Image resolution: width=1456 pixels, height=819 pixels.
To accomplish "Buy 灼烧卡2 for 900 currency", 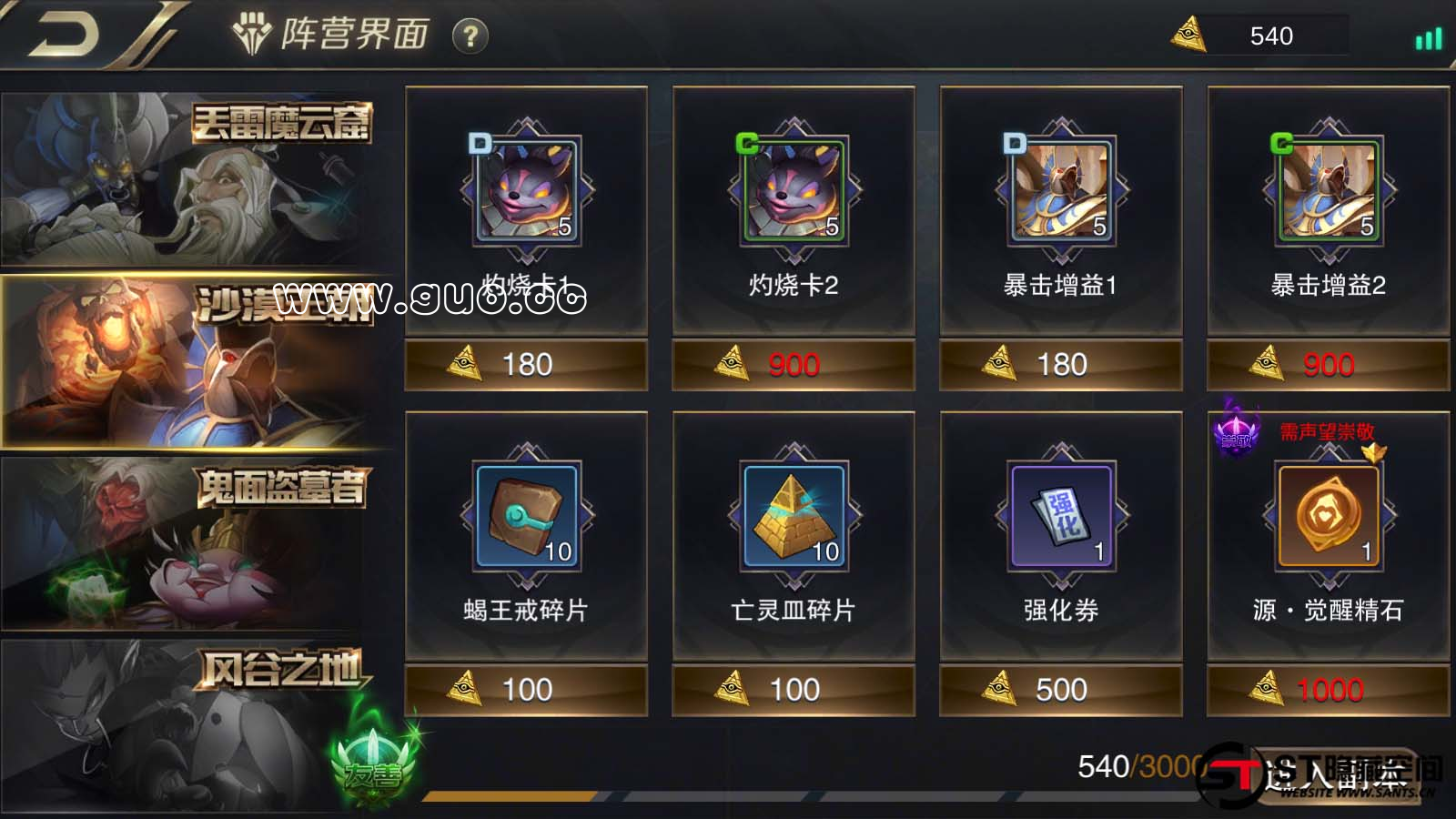I will coord(794,364).
